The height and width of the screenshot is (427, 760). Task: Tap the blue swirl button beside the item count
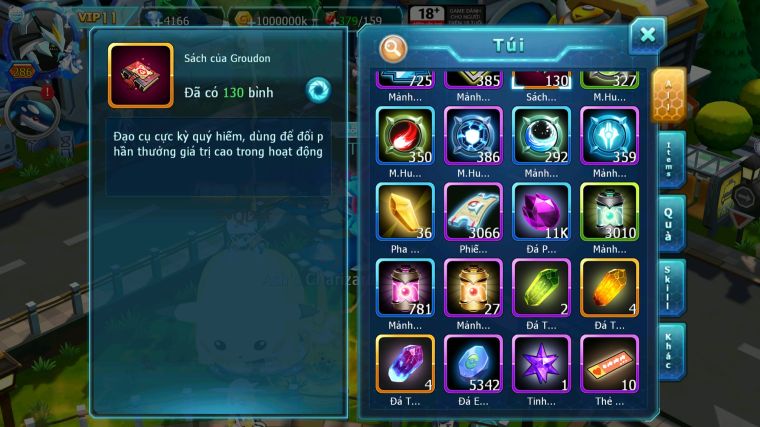coord(318,90)
